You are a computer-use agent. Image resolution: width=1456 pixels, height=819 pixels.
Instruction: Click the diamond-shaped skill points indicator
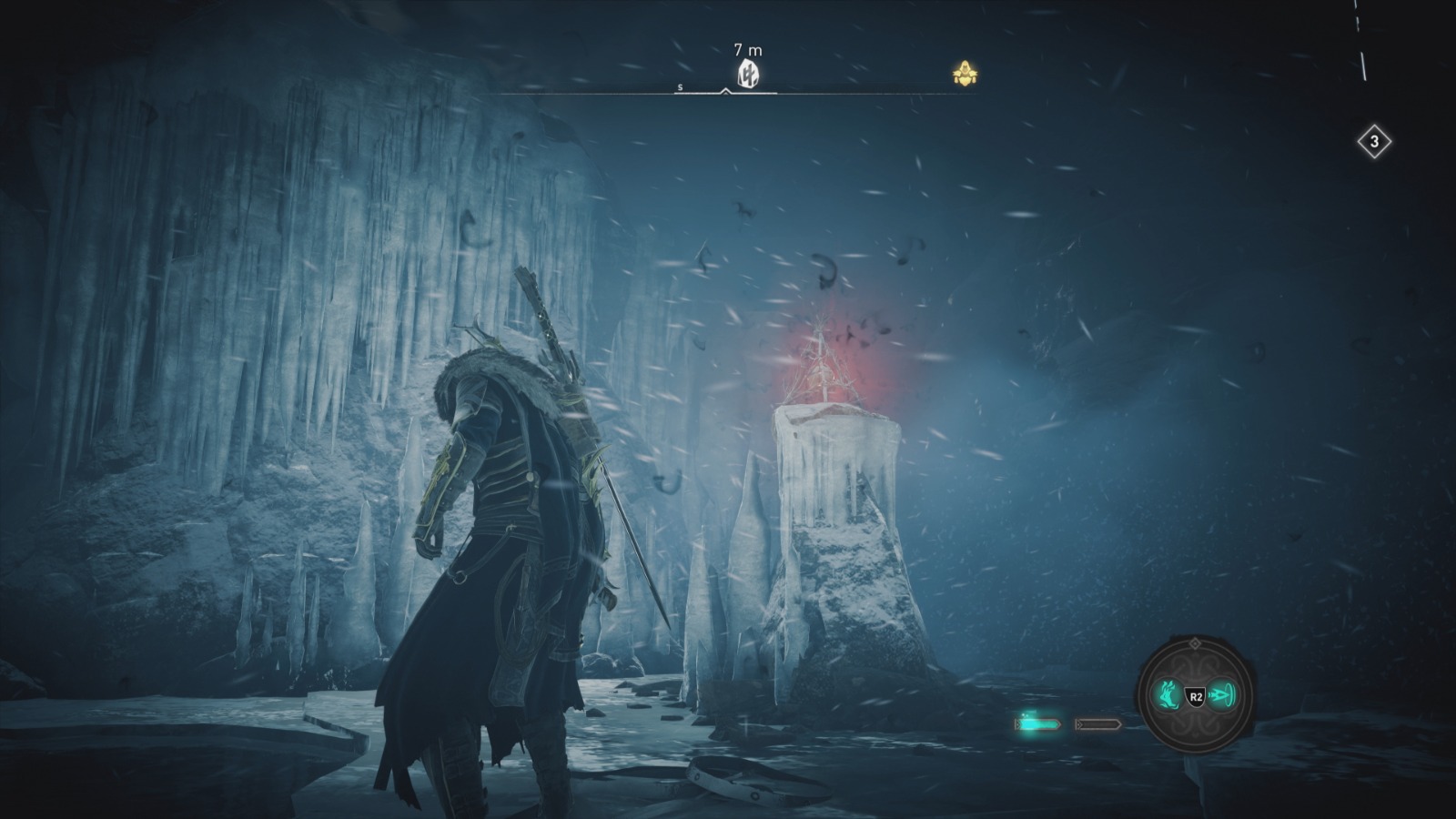(1376, 141)
